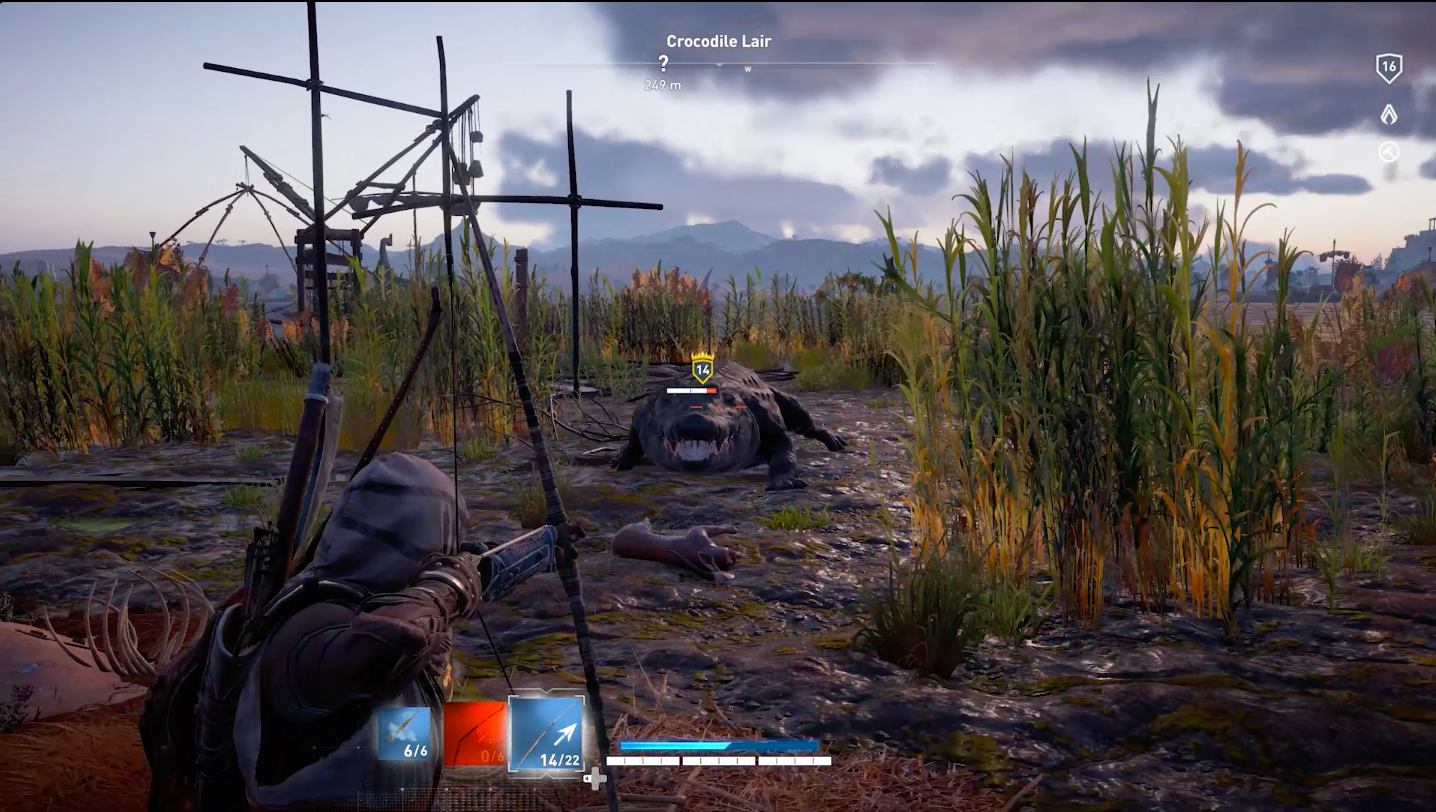Screen dimensions: 1436x812
Task: Choose the bow slot with 6/6 arrows
Action: point(404,734)
